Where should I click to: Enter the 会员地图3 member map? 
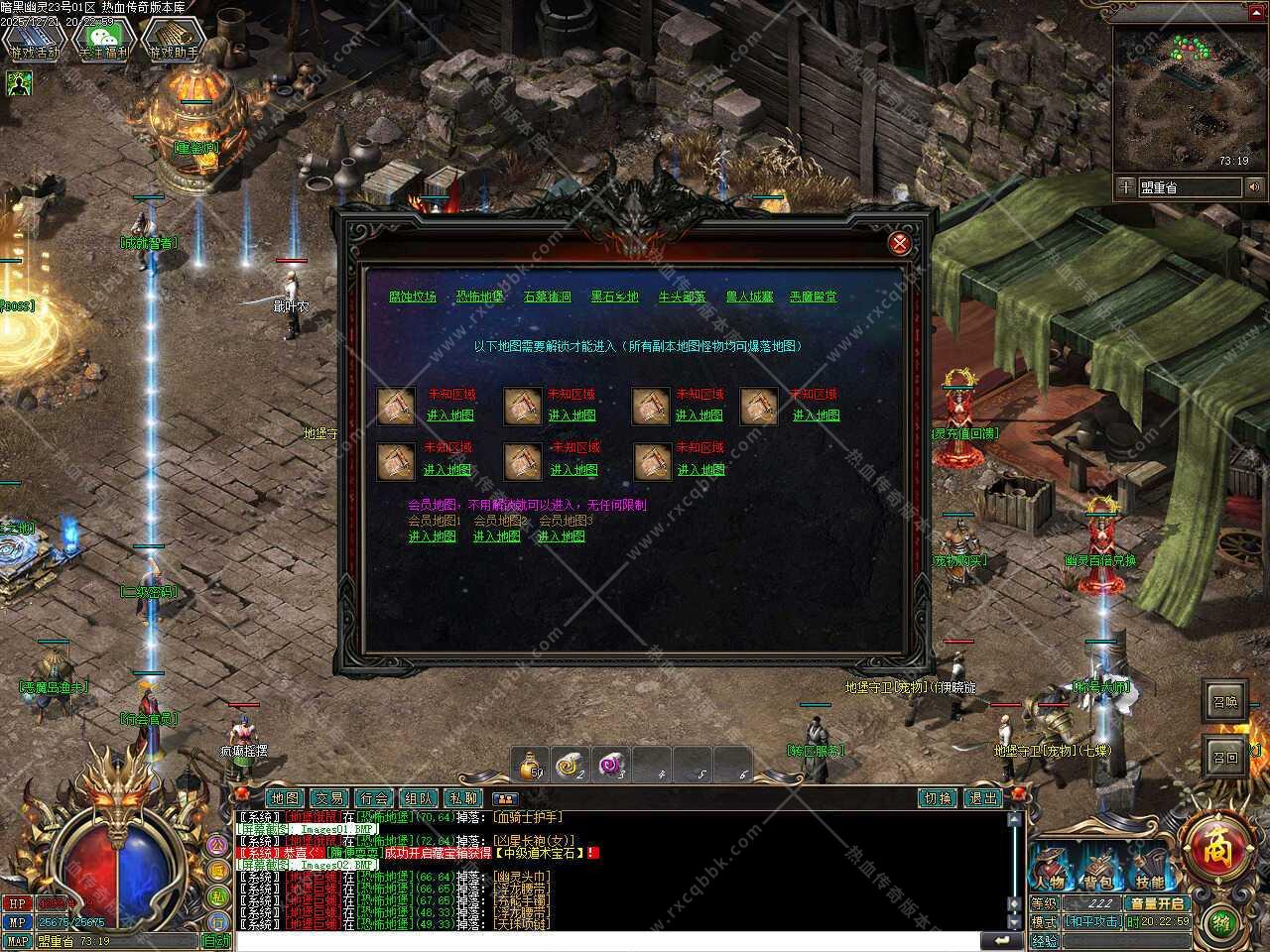click(561, 536)
